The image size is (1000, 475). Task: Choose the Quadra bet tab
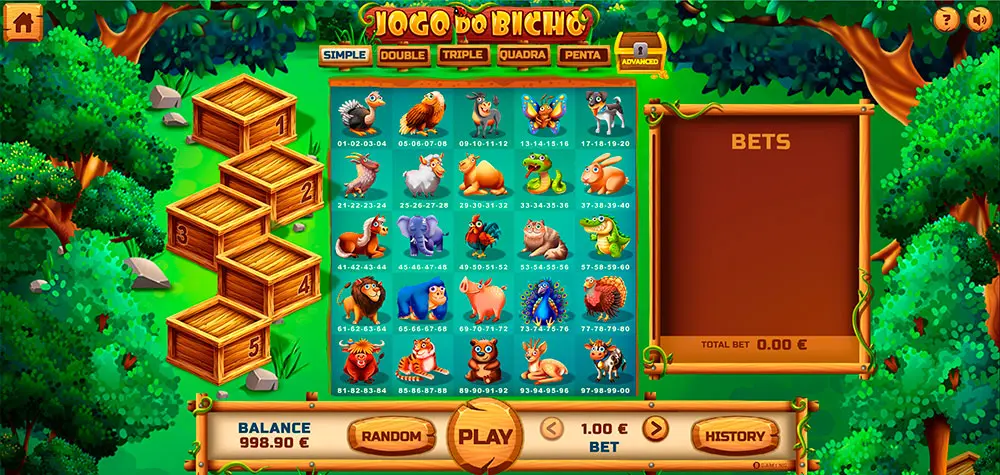pyautogui.click(x=523, y=55)
